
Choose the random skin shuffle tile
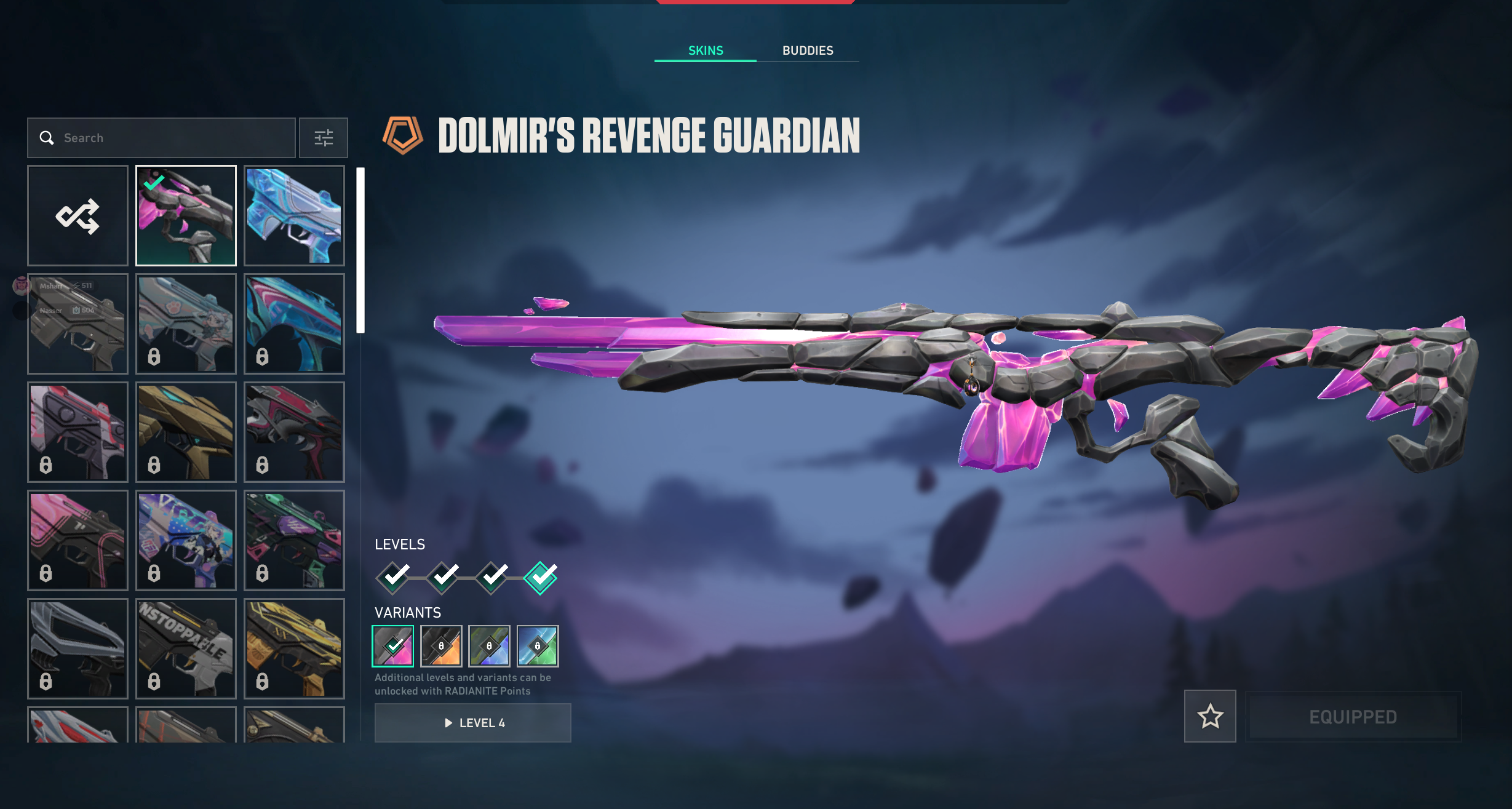click(x=78, y=216)
